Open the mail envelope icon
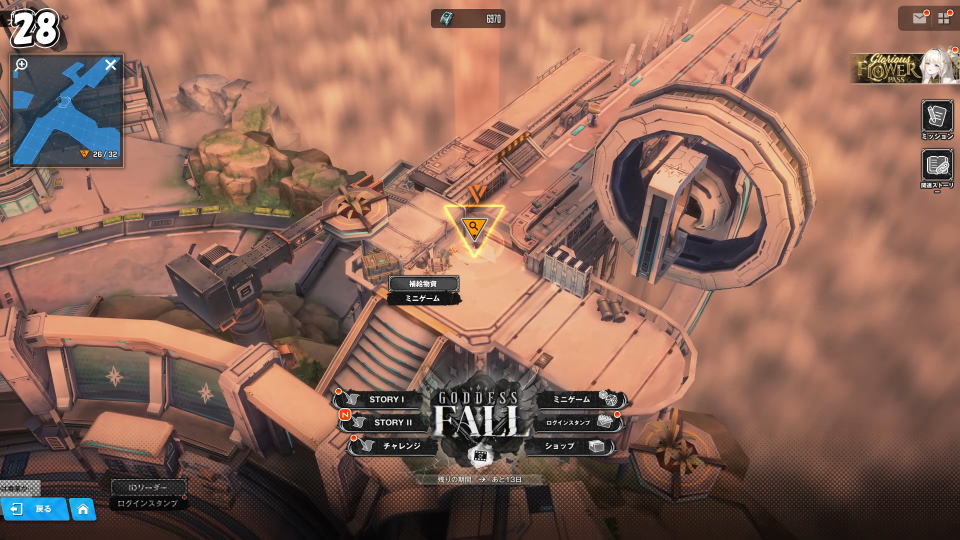Viewport: 960px width, 540px height. (x=919, y=18)
